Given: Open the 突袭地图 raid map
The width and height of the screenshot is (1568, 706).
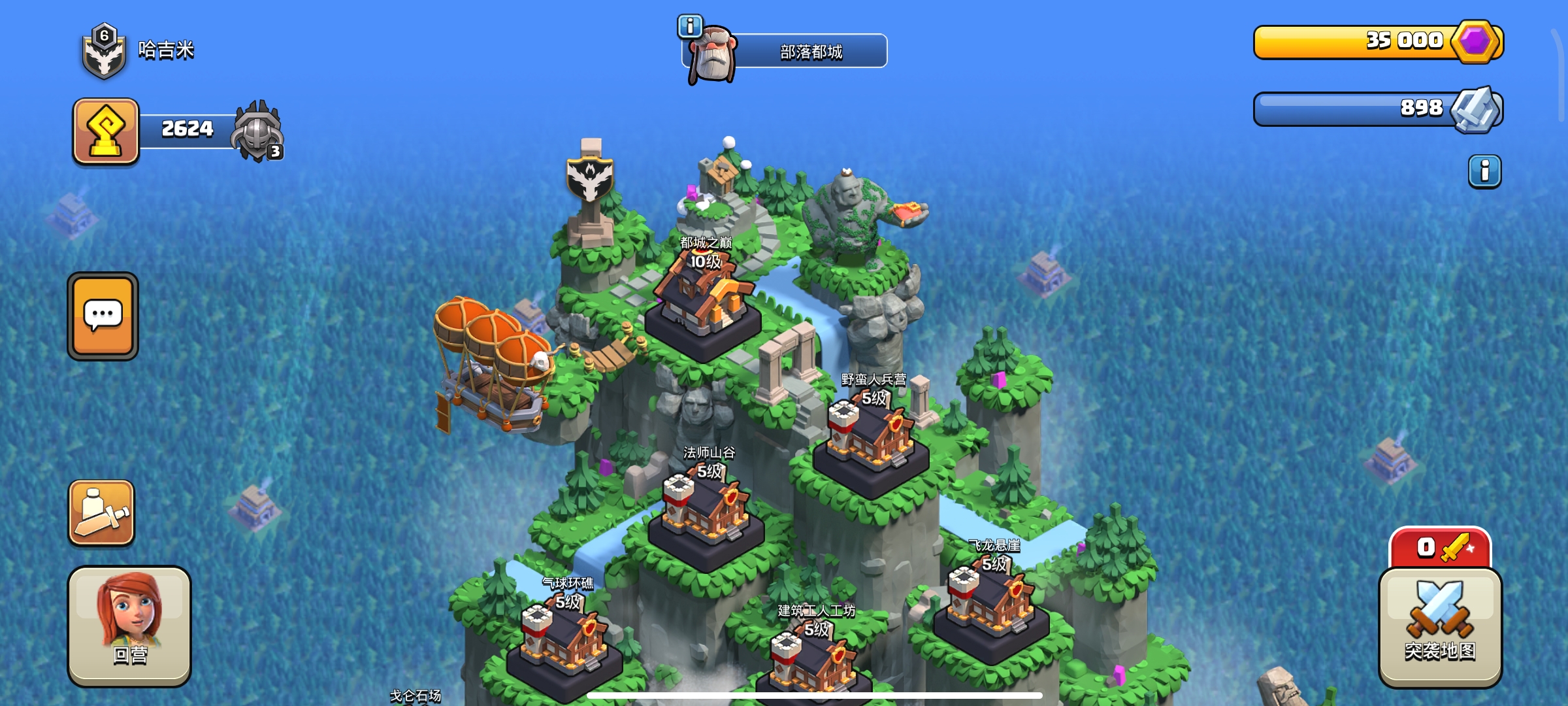Looking at the screenshot, I should pos(1440,627).
